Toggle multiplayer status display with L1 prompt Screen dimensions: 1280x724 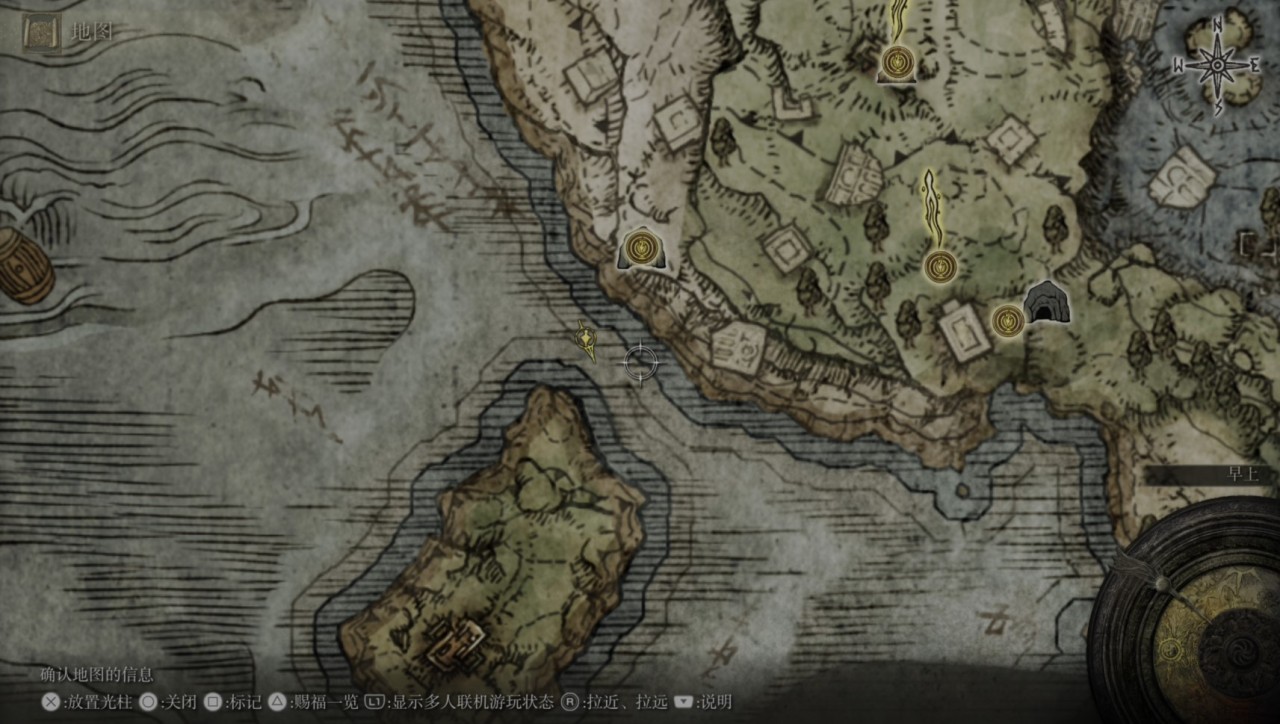coord(377,701)
